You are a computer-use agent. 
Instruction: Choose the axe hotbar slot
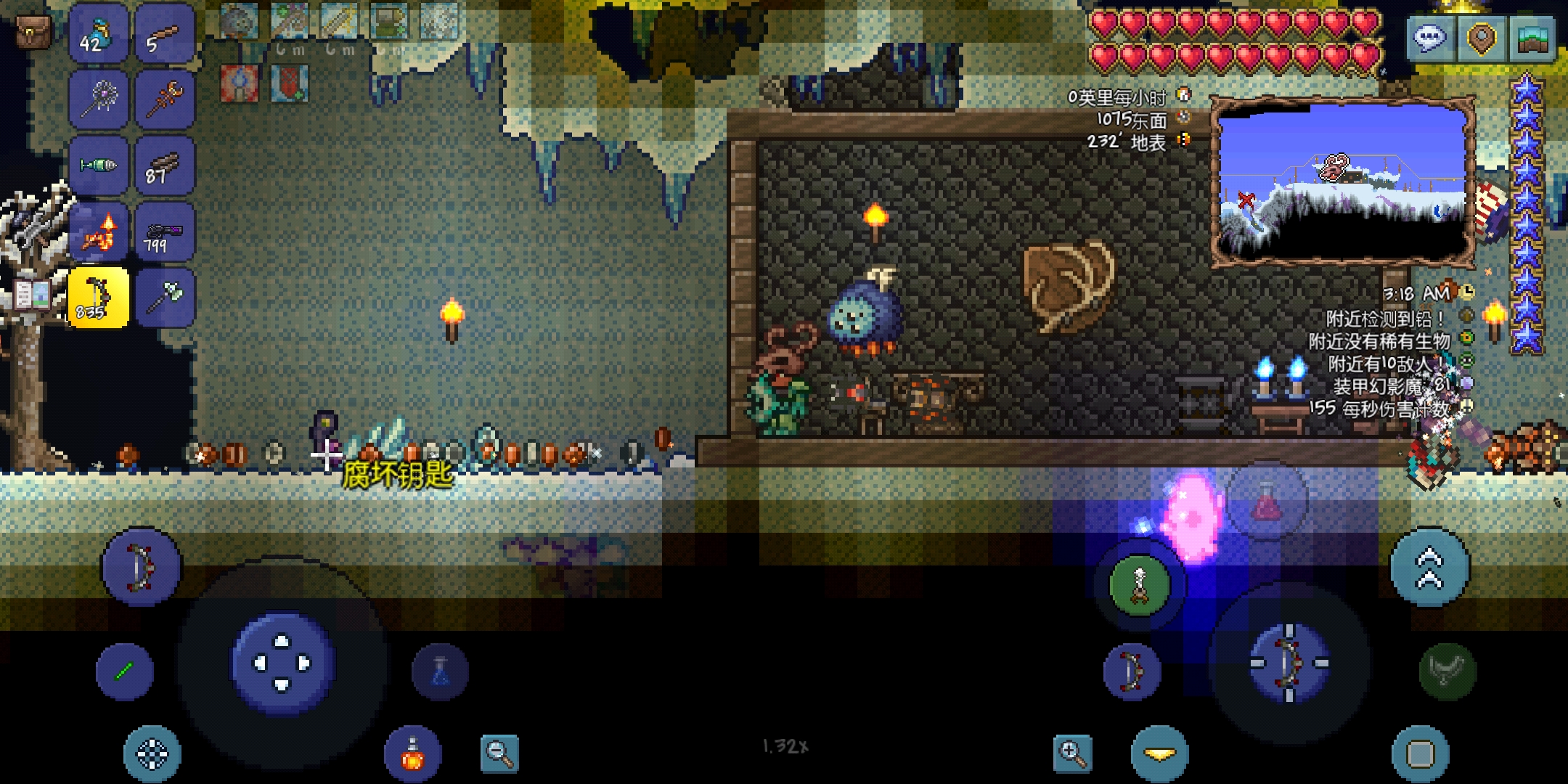[164, 298]
